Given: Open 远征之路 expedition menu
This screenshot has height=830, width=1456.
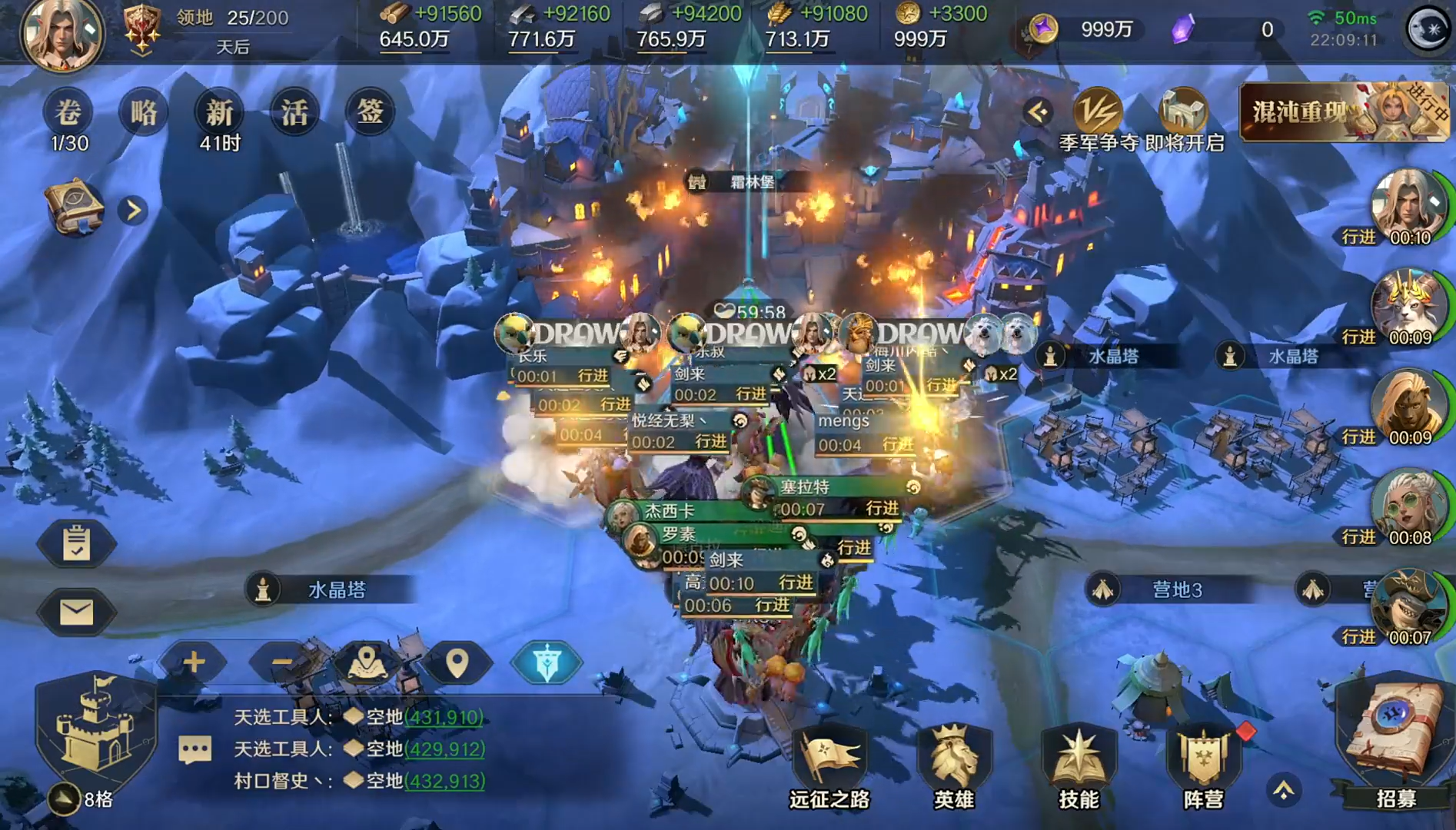Looking at the screenshot, I should point(829,765).
